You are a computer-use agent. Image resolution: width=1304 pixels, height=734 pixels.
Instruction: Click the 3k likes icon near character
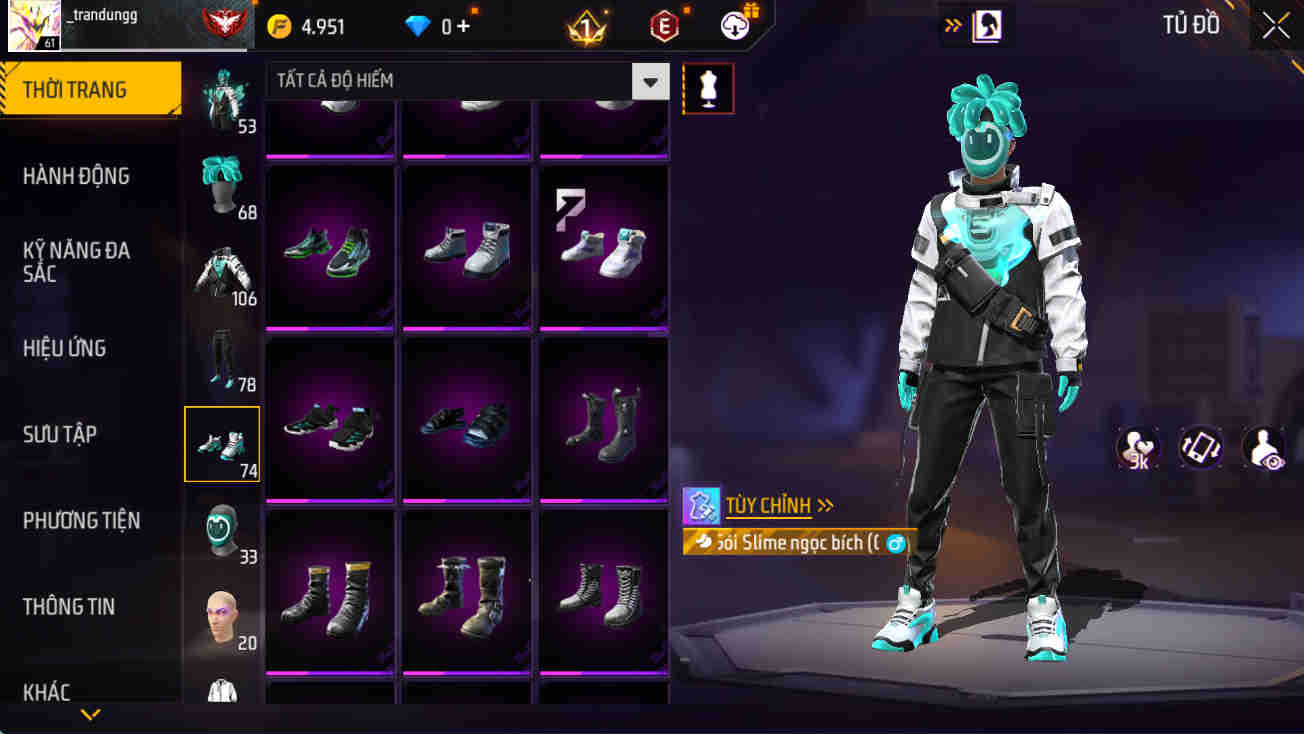point(1137,447)
